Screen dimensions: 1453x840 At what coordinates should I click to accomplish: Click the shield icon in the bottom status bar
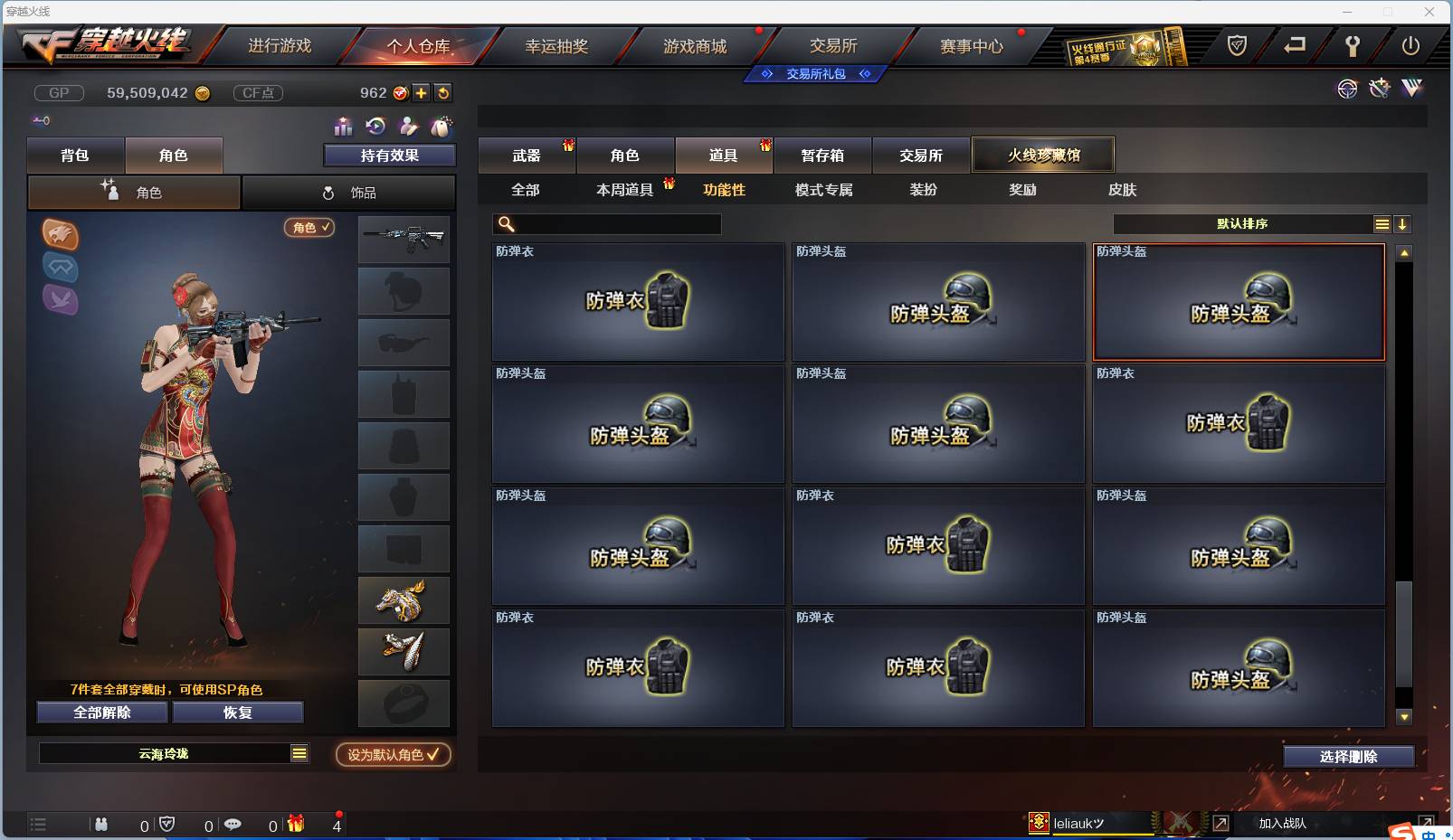click(x=166, y=825)
